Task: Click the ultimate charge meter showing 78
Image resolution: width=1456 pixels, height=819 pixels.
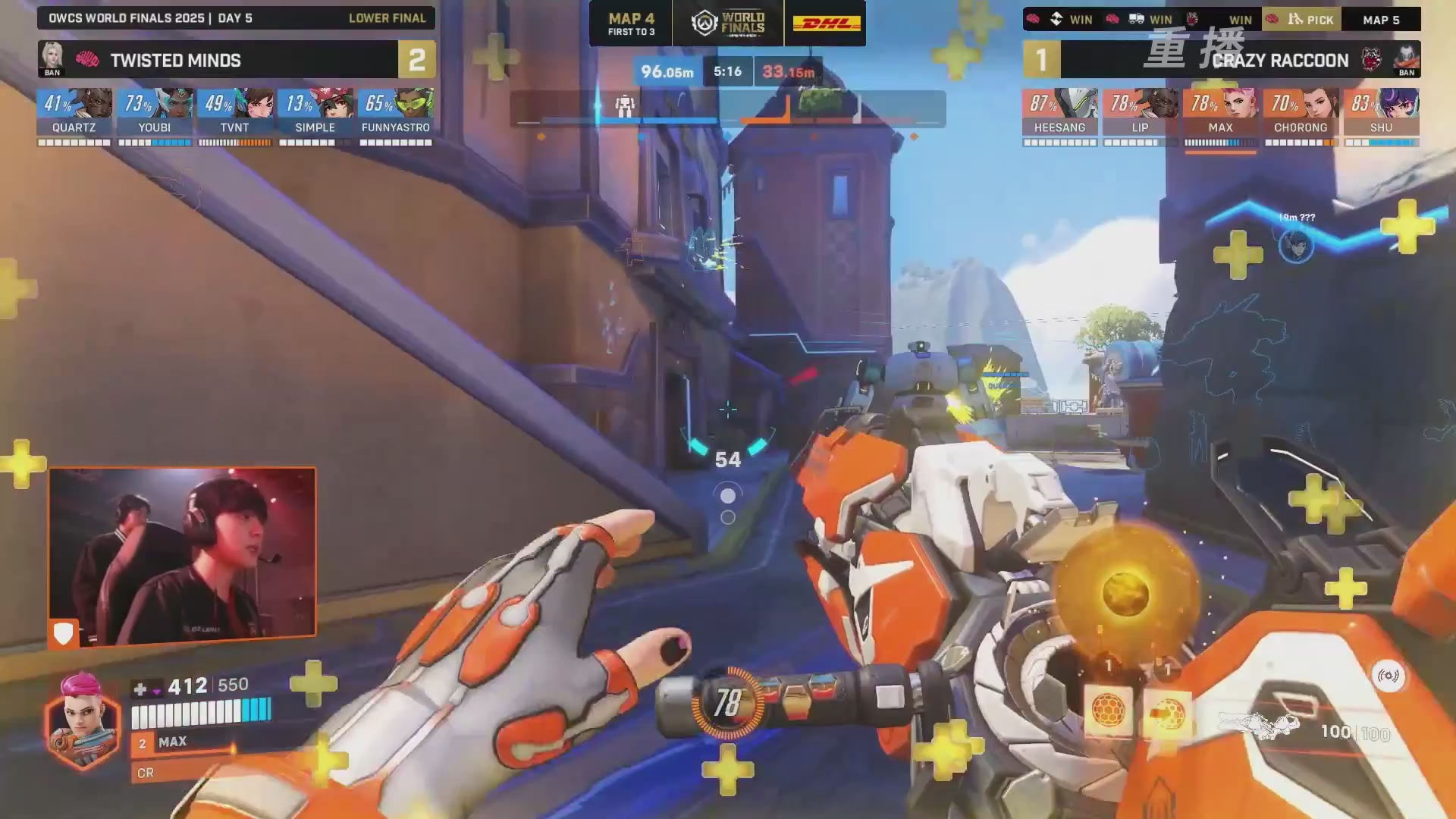Action: [x=727, y=703]
